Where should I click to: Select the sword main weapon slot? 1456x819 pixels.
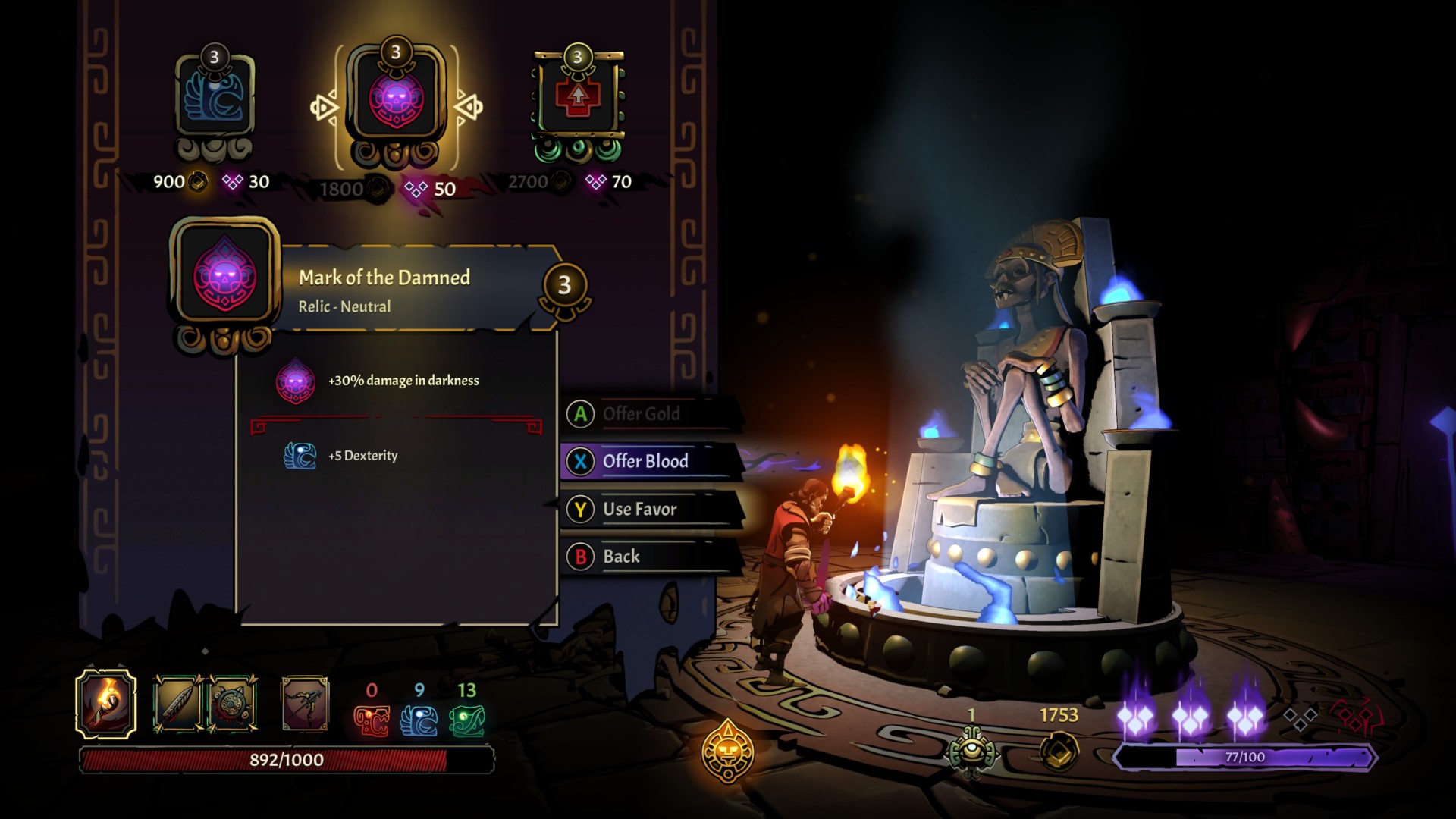point(177,704)
